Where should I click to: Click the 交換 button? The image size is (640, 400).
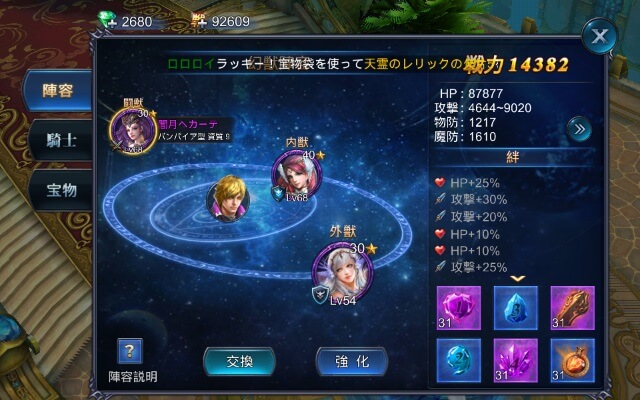tap(239, 361)
